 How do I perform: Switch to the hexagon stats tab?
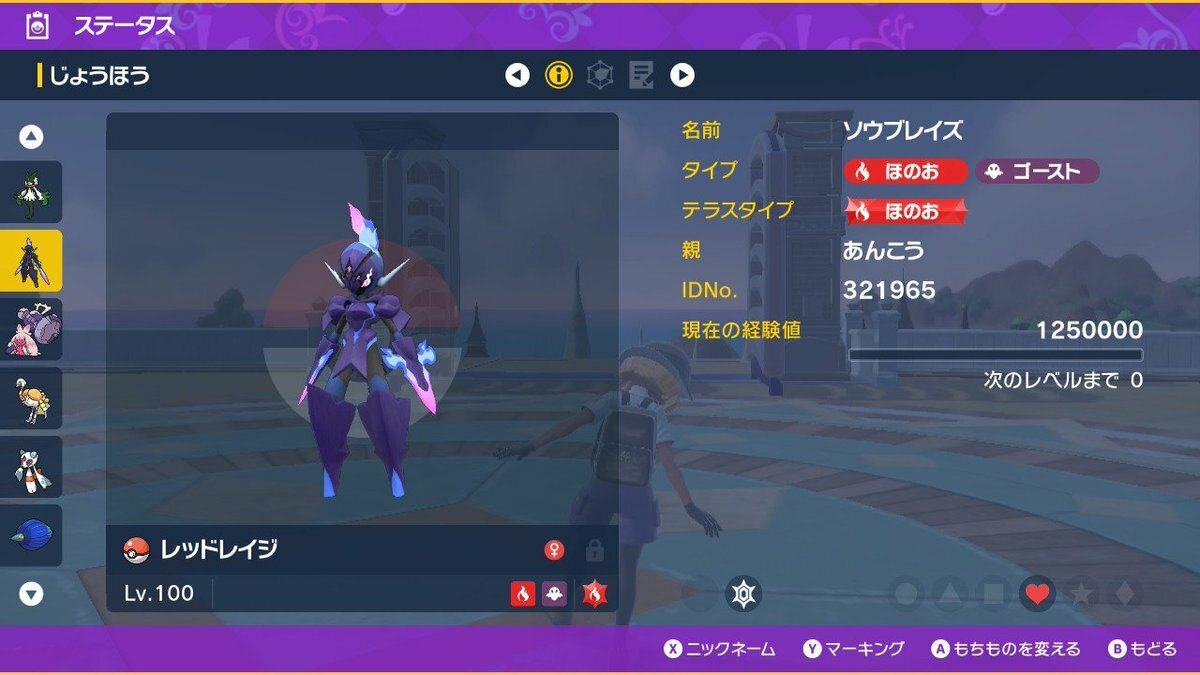pyautogui.click(x=600, y=75)
